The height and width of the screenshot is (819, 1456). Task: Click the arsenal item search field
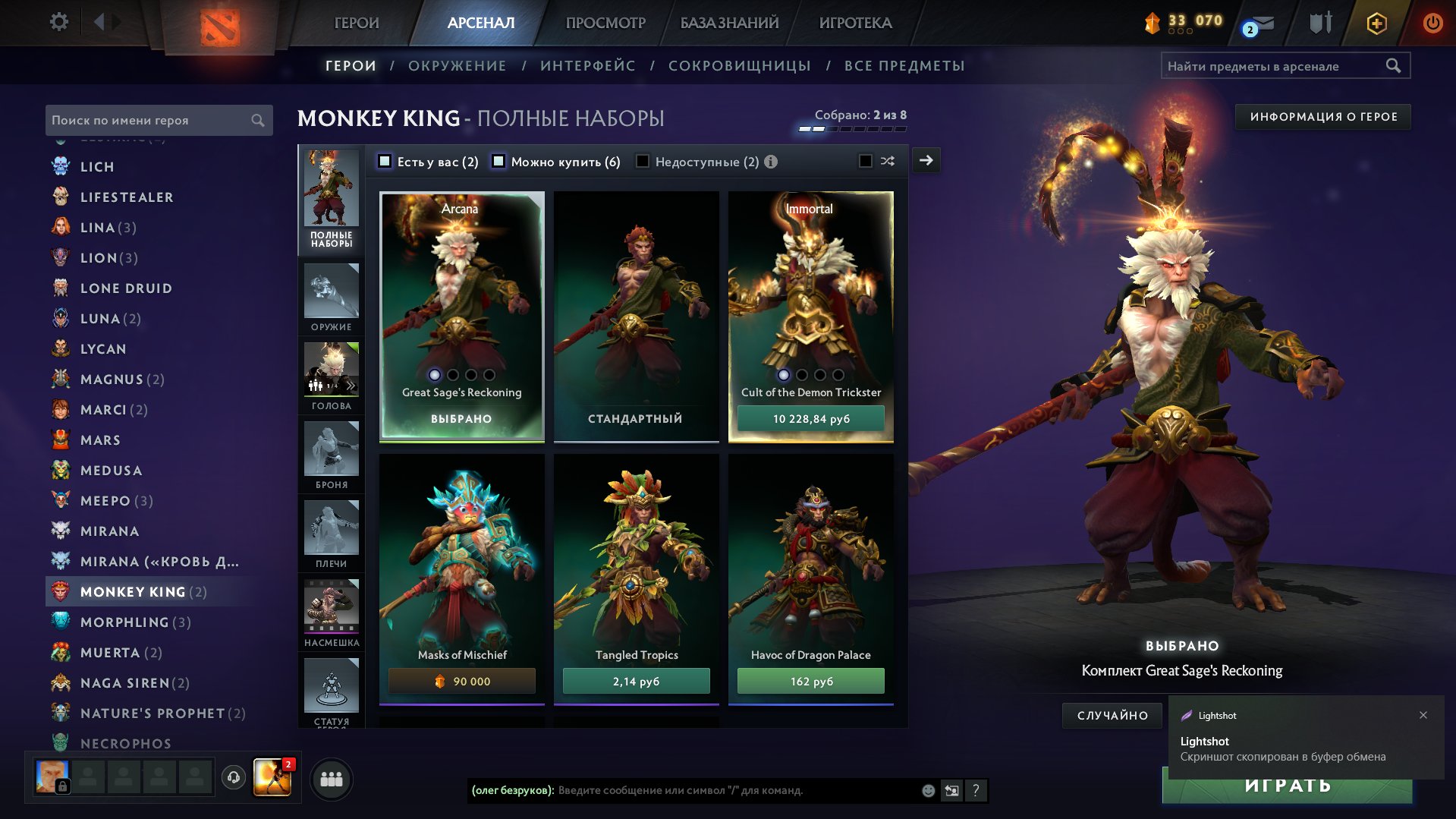point(1275,66)
